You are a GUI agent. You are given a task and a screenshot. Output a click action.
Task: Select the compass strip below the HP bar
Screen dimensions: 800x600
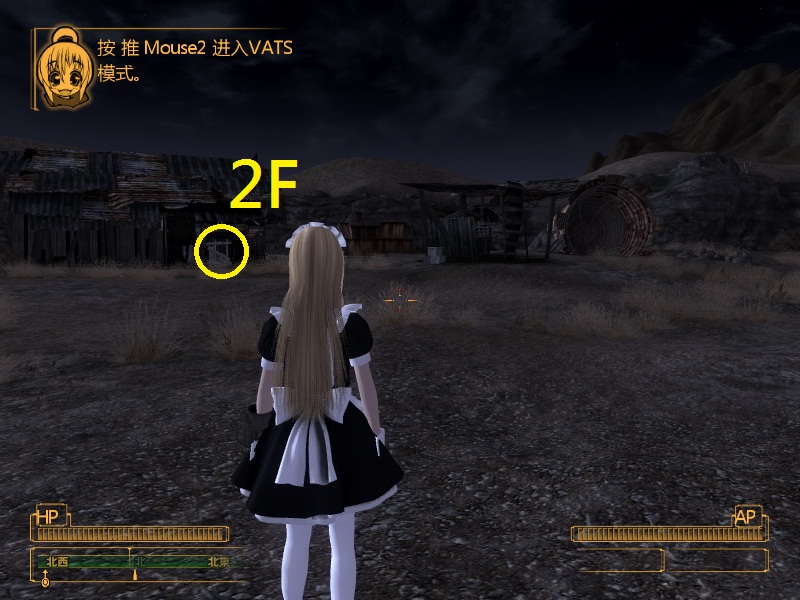click(x=135, y=562)
